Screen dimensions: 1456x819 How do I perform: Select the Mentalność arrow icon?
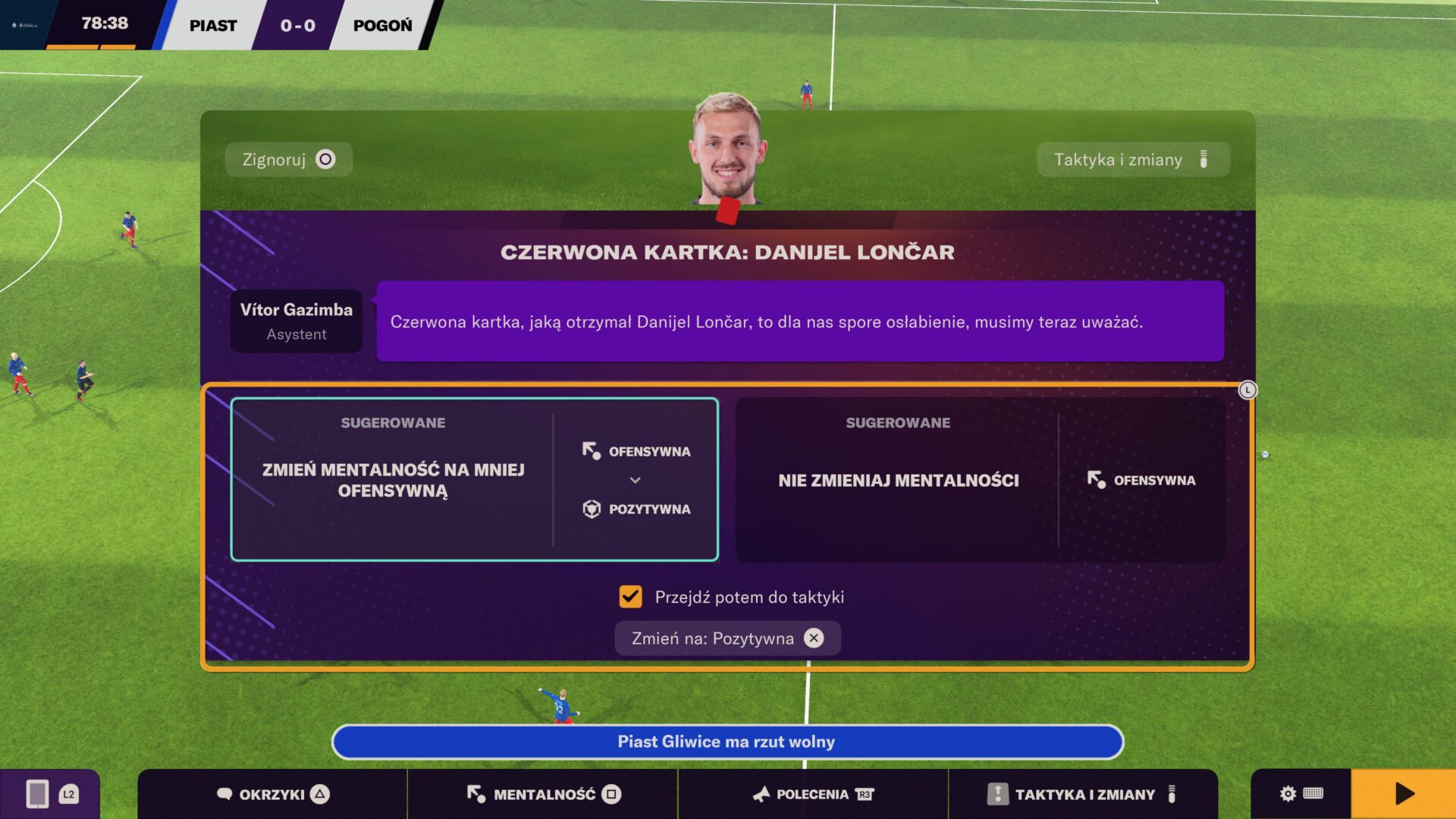pyautogui.click(x=474, y=794)
